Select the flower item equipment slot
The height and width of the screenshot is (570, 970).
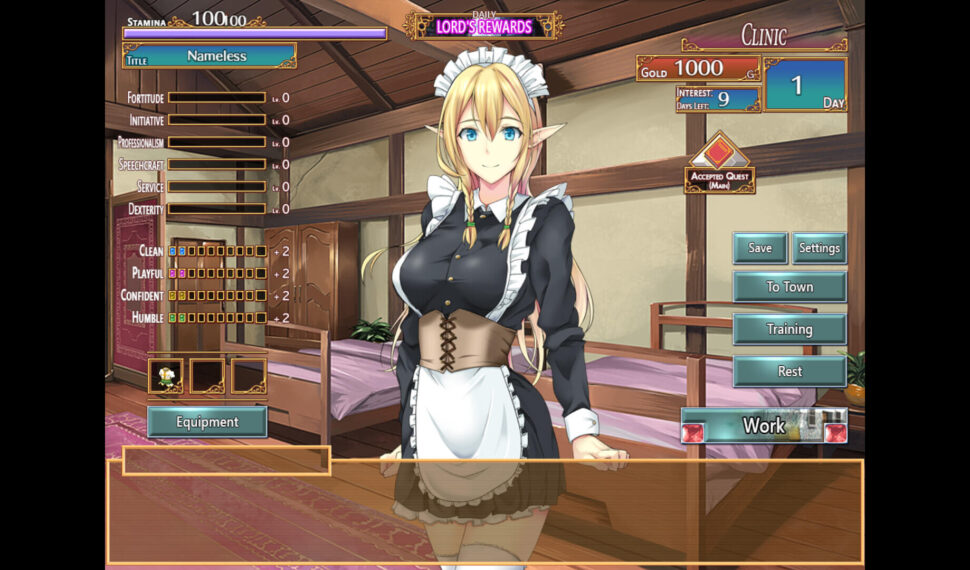point(166,376)
